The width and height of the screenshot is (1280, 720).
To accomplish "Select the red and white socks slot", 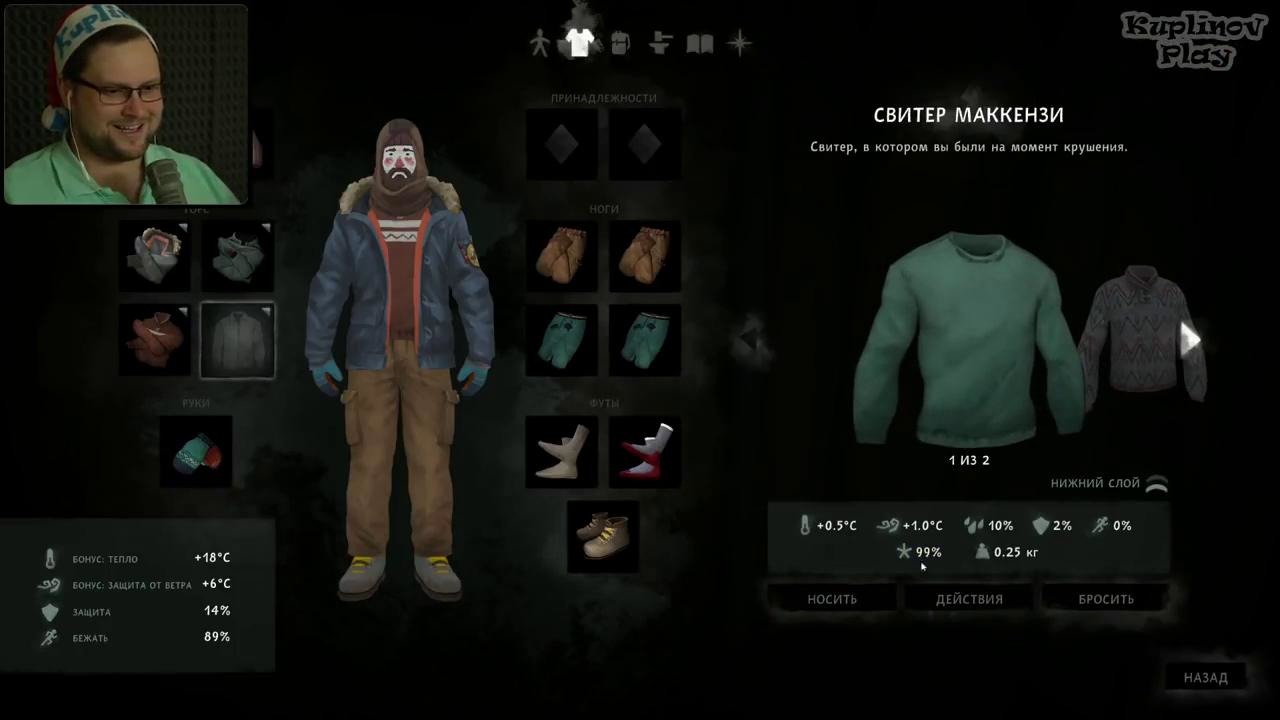I will (645, 451).
